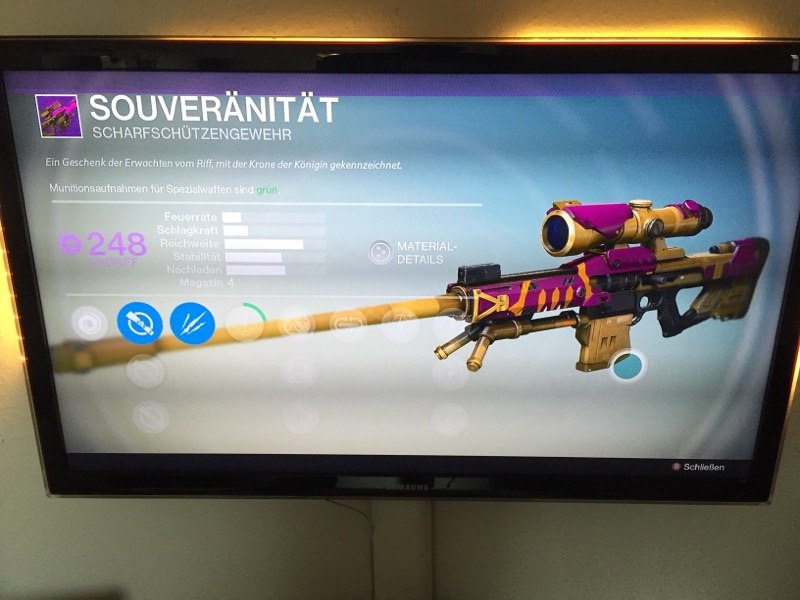
Task: Choose the blue three-streaks perk node
Action: point(192,322)
